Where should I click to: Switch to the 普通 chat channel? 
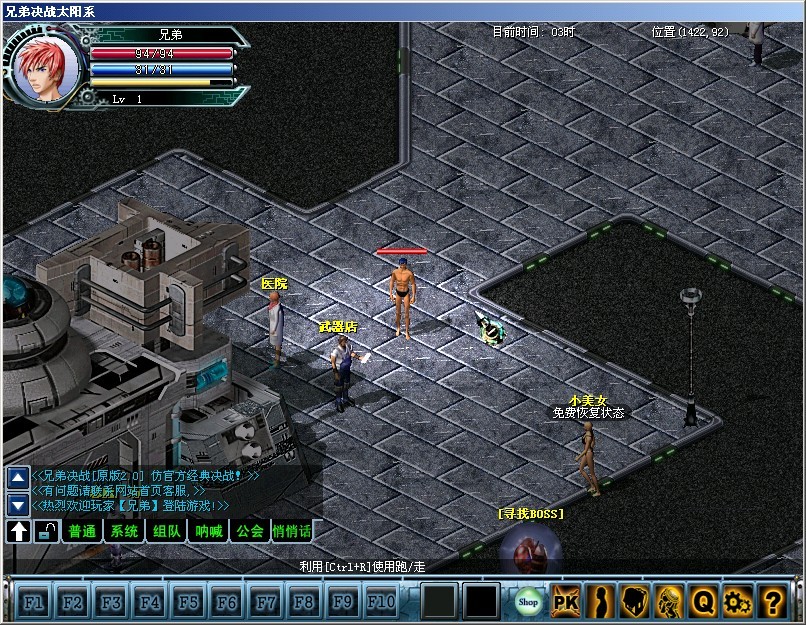coord(82,531)
